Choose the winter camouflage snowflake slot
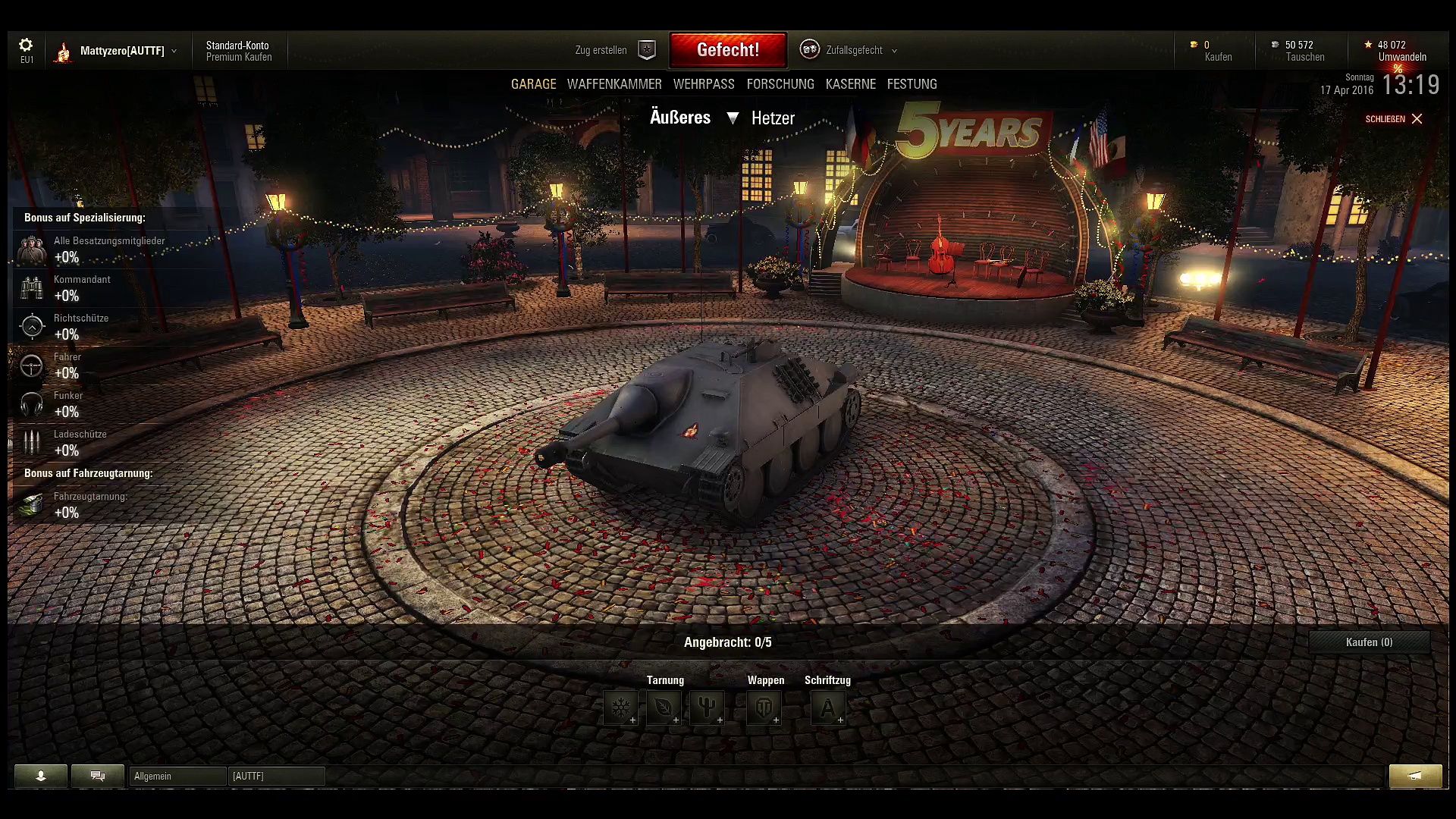Viewport: 1456px width, 819px height. pyautogui.click(x=620, y=708)
